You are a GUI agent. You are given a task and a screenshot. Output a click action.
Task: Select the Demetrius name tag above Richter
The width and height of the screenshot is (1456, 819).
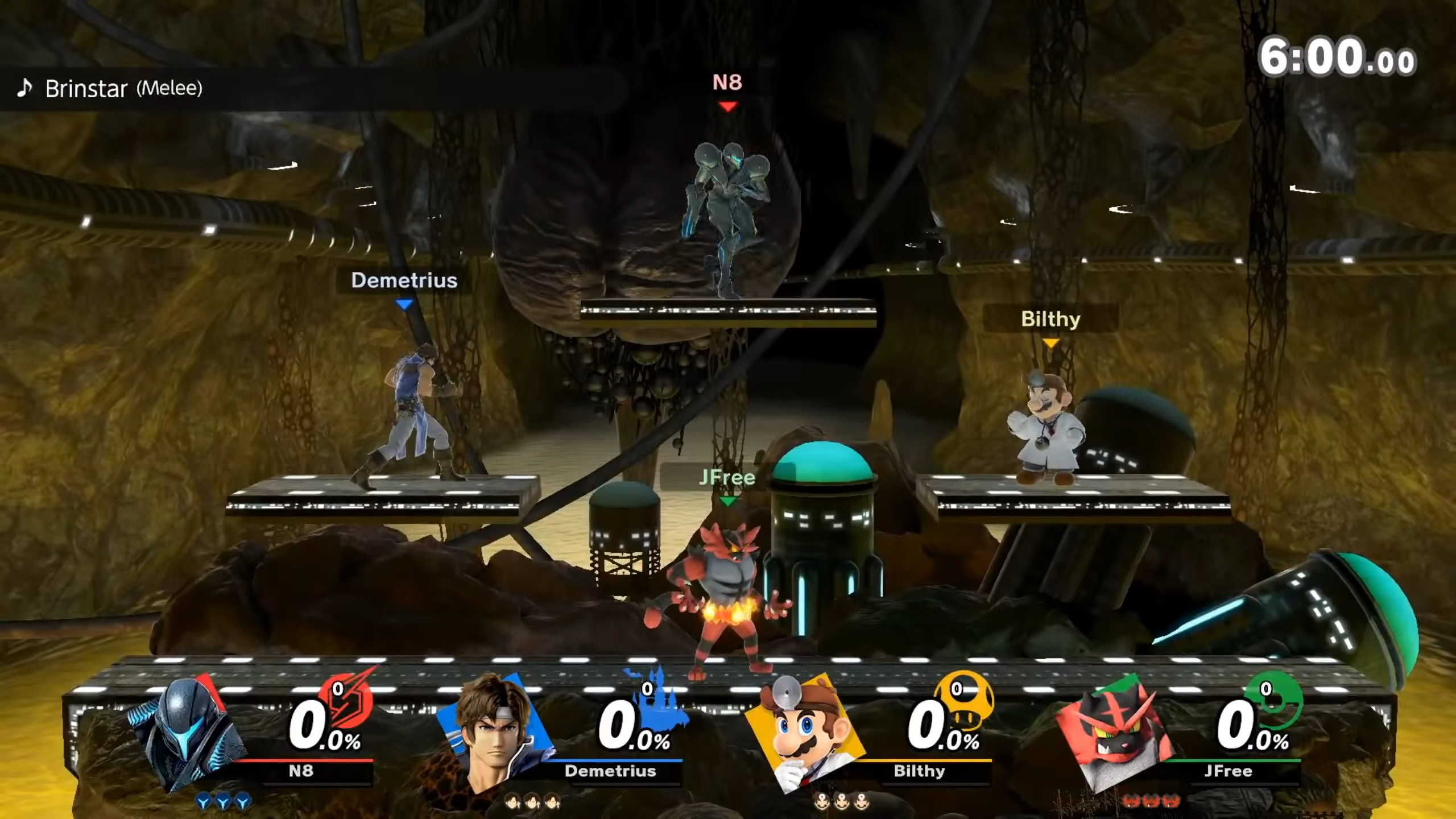click(x=404, y=280)
